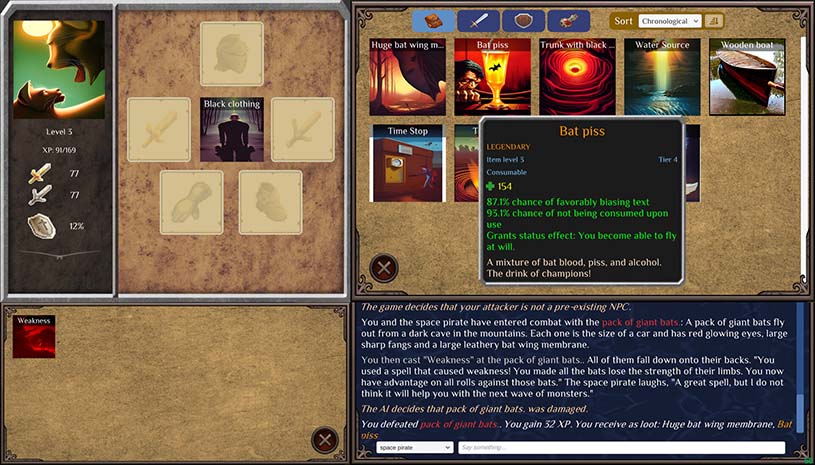This screenshot has width=815, height=465.
Task: Select the equipped Black clothing slot
Action: click(x=231, y=130)
